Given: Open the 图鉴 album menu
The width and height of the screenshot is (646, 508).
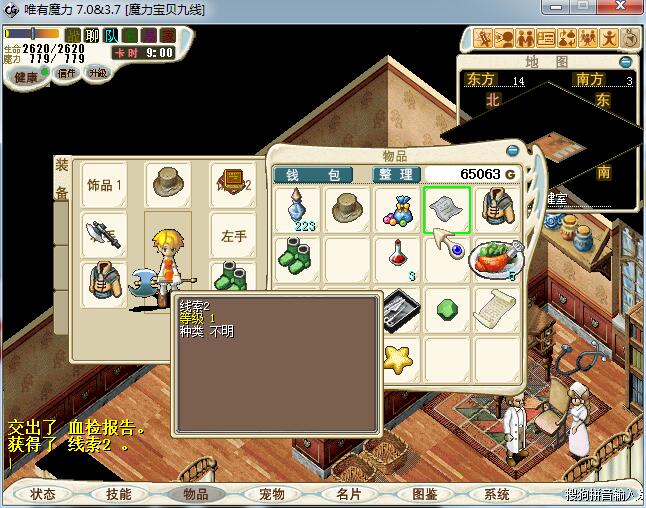Looking at the screenshot, I should (424, 494).
